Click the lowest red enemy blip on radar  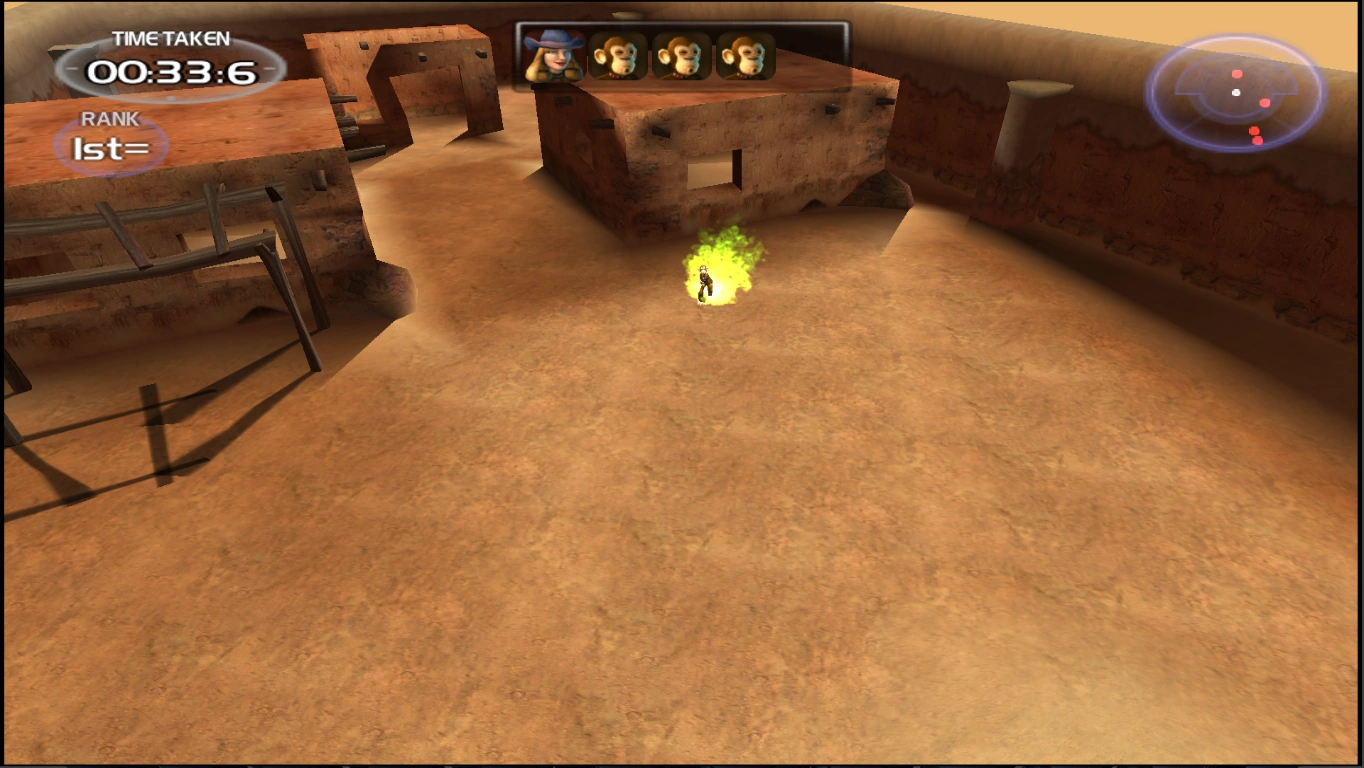[1258, 140]
